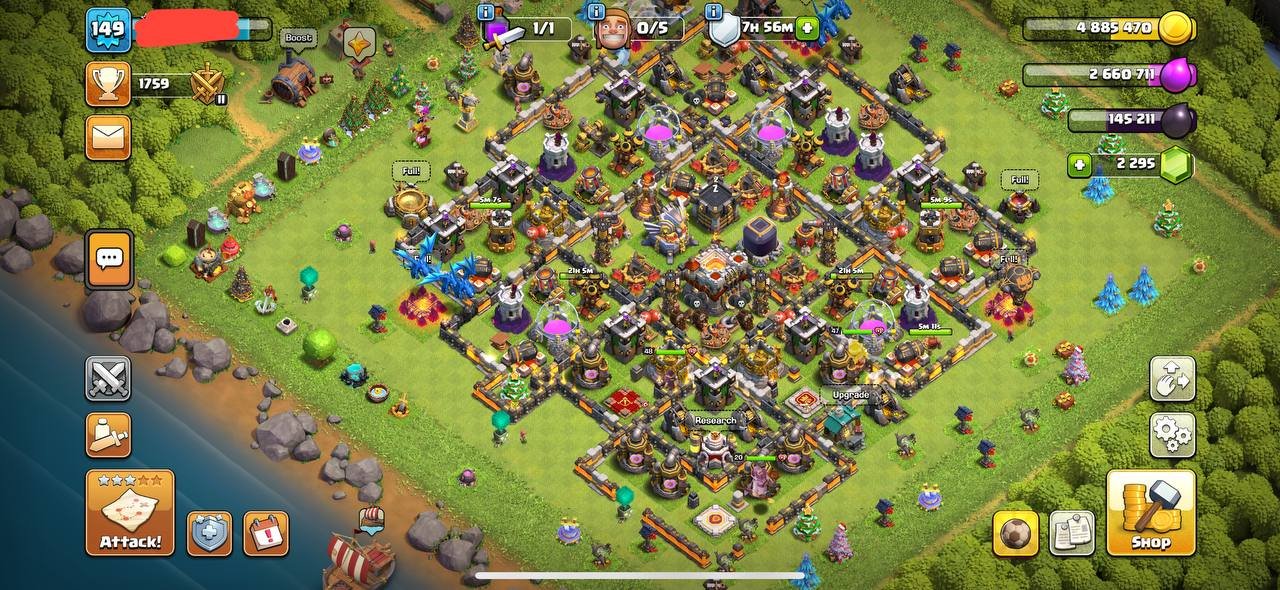1280x590 pixels.
Task: Show builder info above the builder face
Action: pos(596,12)
